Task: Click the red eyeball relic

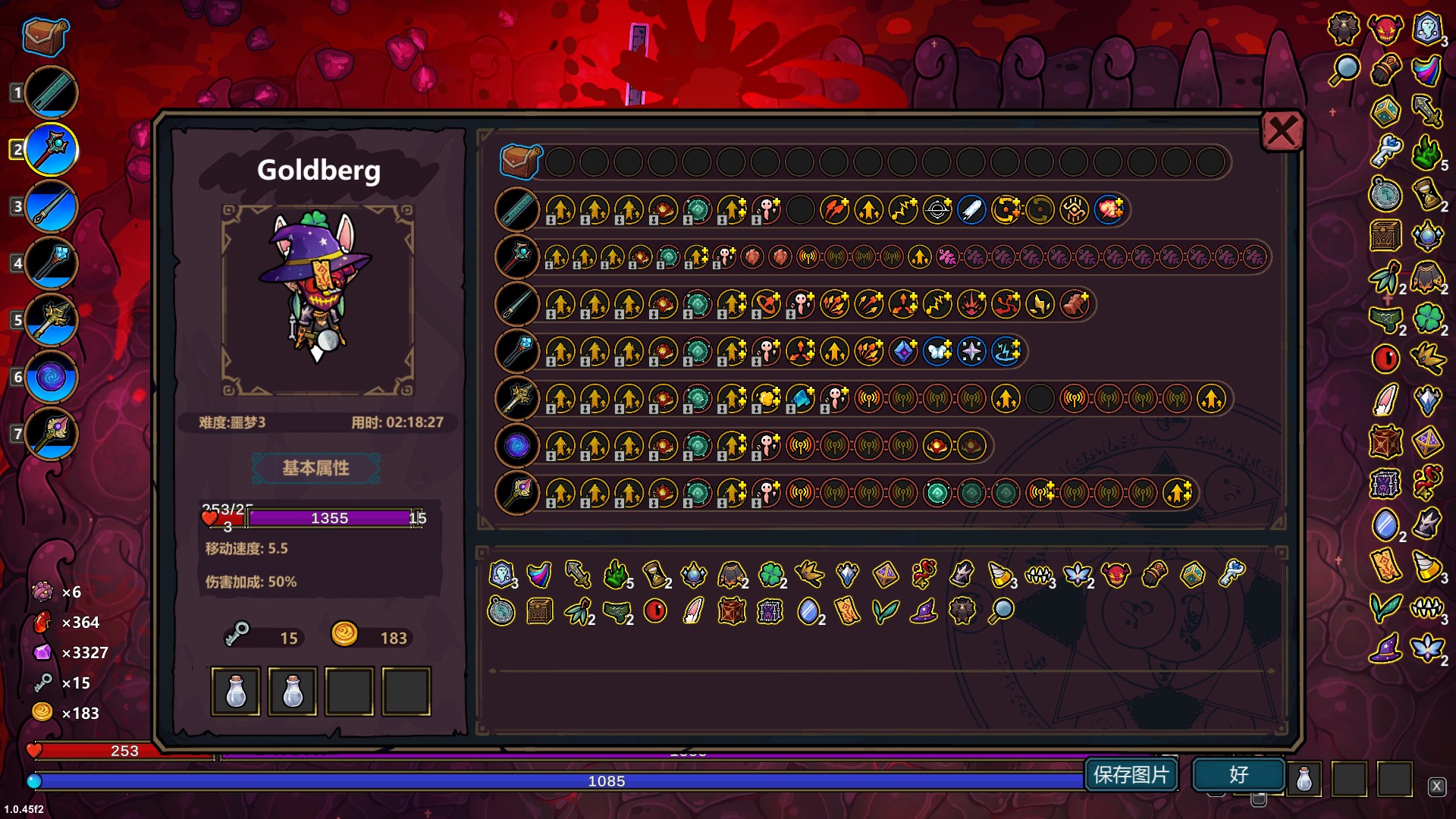Action: [x=655, y=610]
